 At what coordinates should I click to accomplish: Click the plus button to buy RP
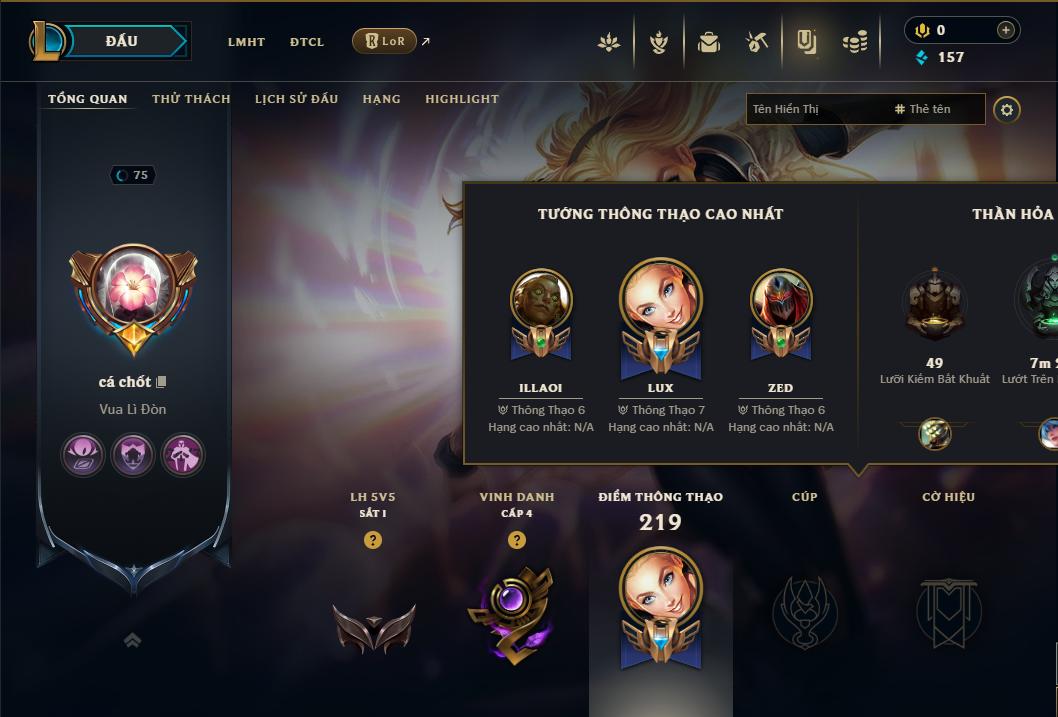click(1005, 30)
